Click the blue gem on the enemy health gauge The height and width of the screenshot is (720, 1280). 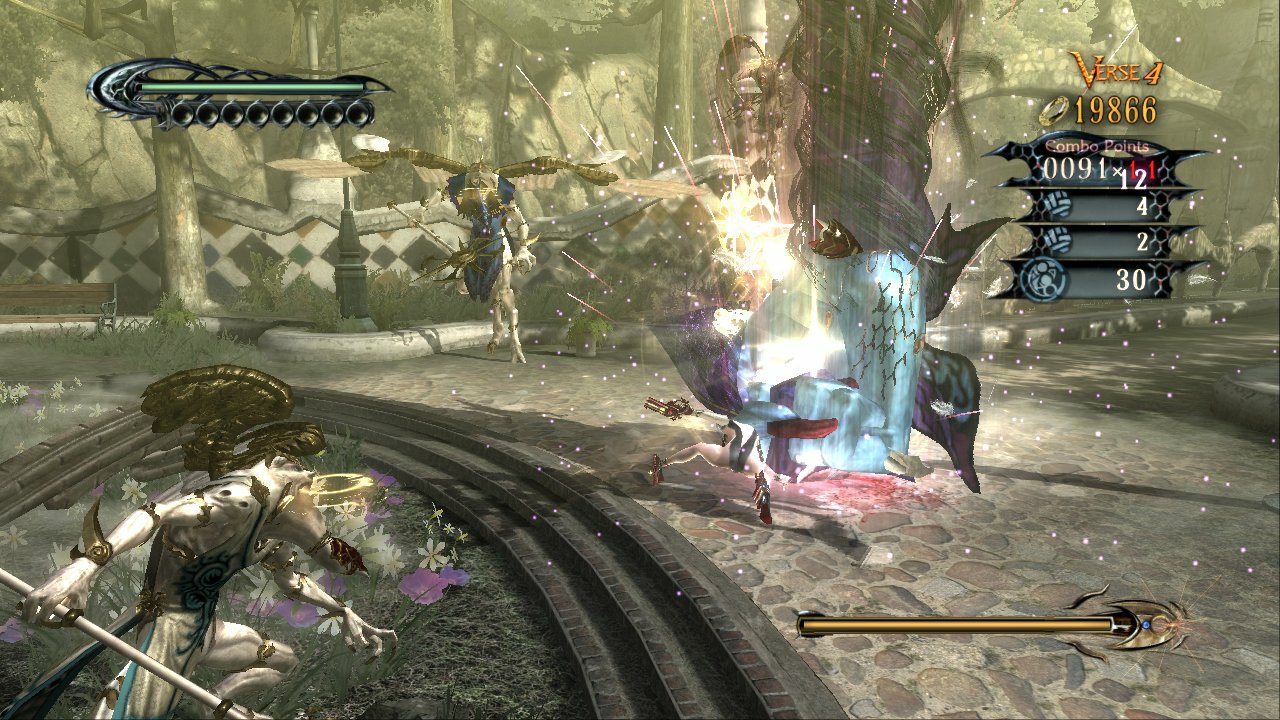pyautogui.click(x=1146, y=625)
